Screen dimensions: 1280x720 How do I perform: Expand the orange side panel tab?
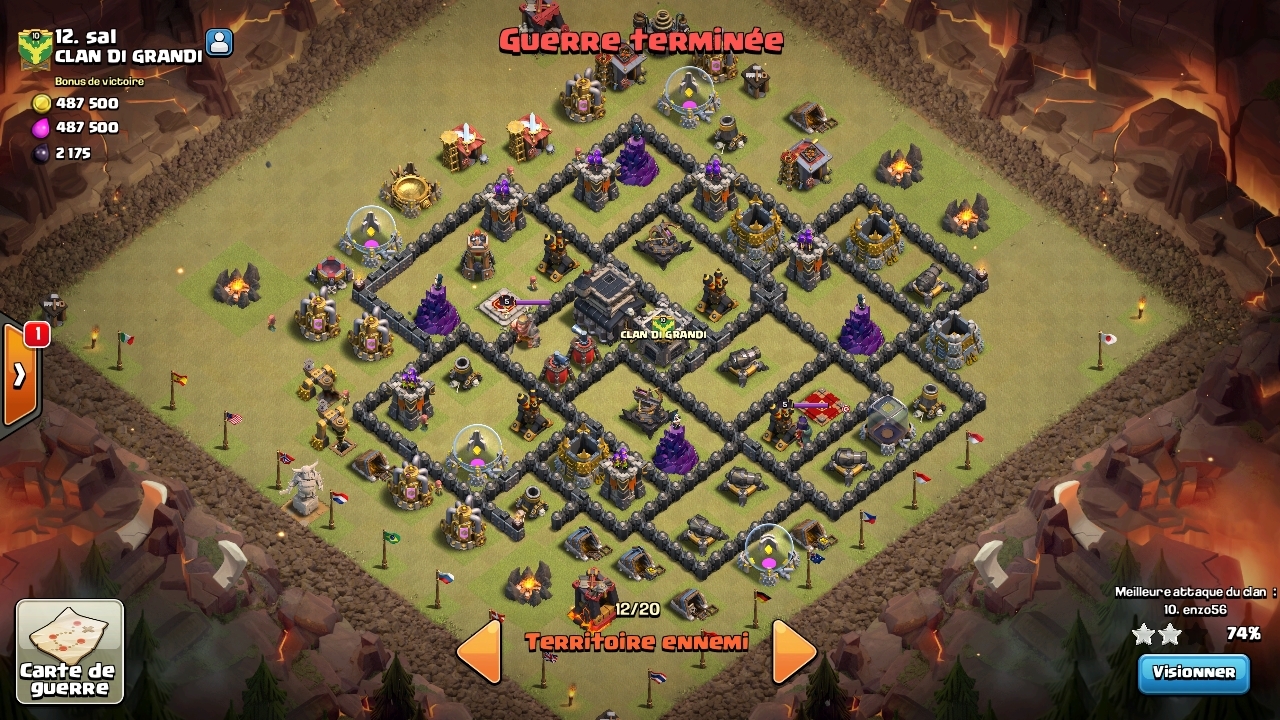pyautogui.click(x=19, y=375)
